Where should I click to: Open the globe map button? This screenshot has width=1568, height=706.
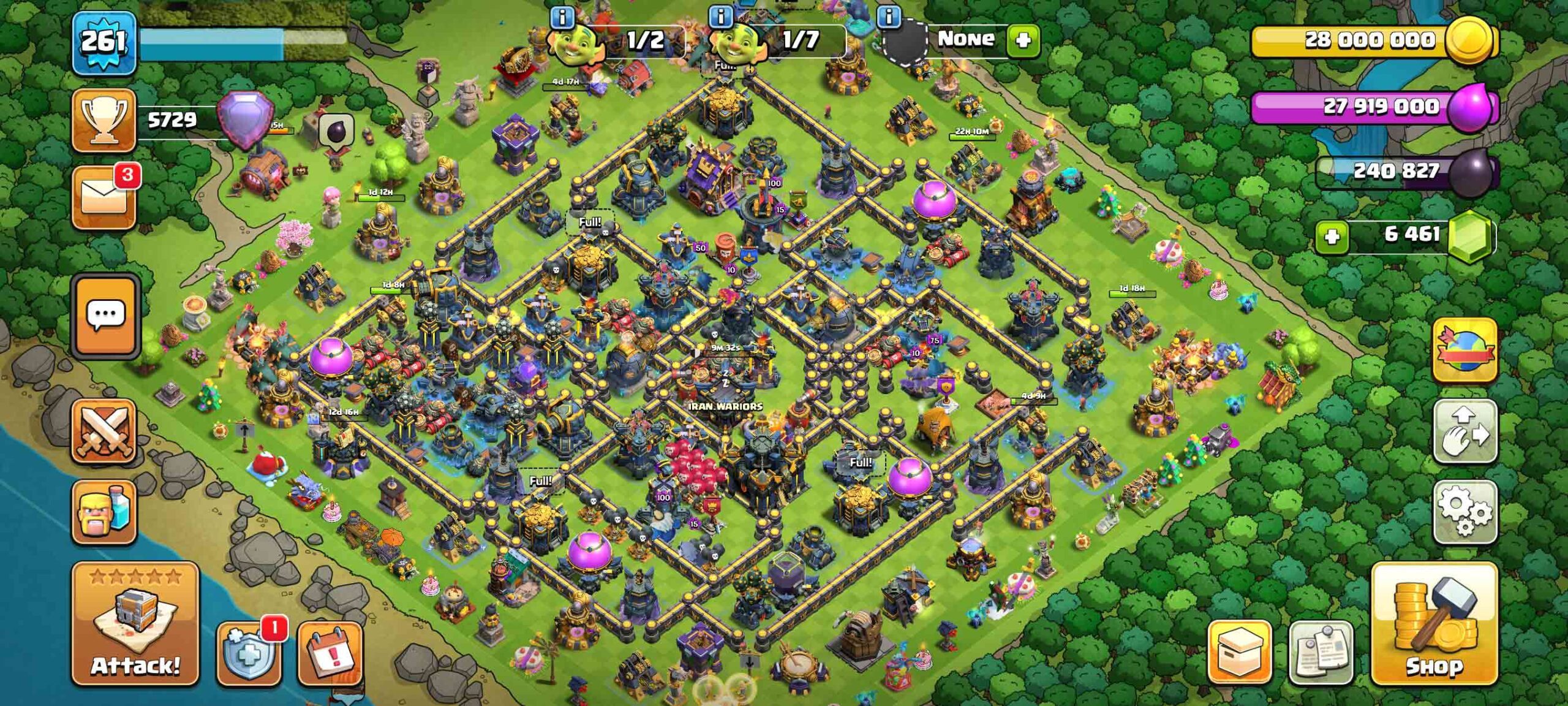pos(1464,351)
